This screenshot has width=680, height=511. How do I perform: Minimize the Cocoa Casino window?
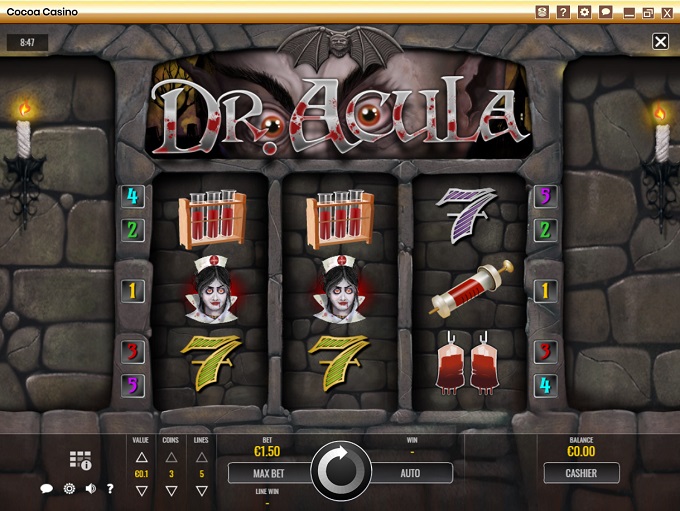(629, 13)
